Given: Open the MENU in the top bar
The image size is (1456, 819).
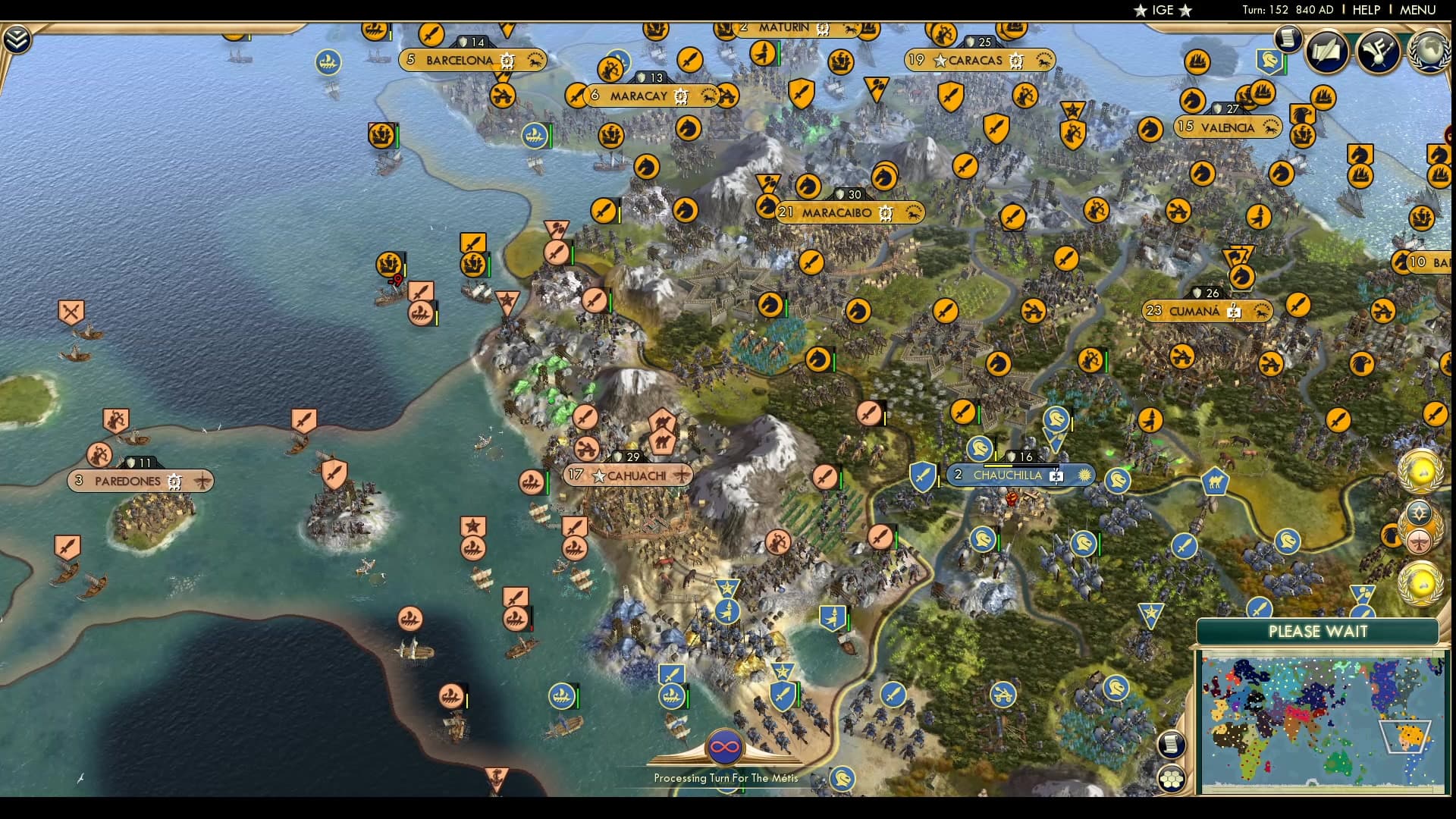Looking at the screenshot, I should pyautogui.click(x=1417, y=10).
